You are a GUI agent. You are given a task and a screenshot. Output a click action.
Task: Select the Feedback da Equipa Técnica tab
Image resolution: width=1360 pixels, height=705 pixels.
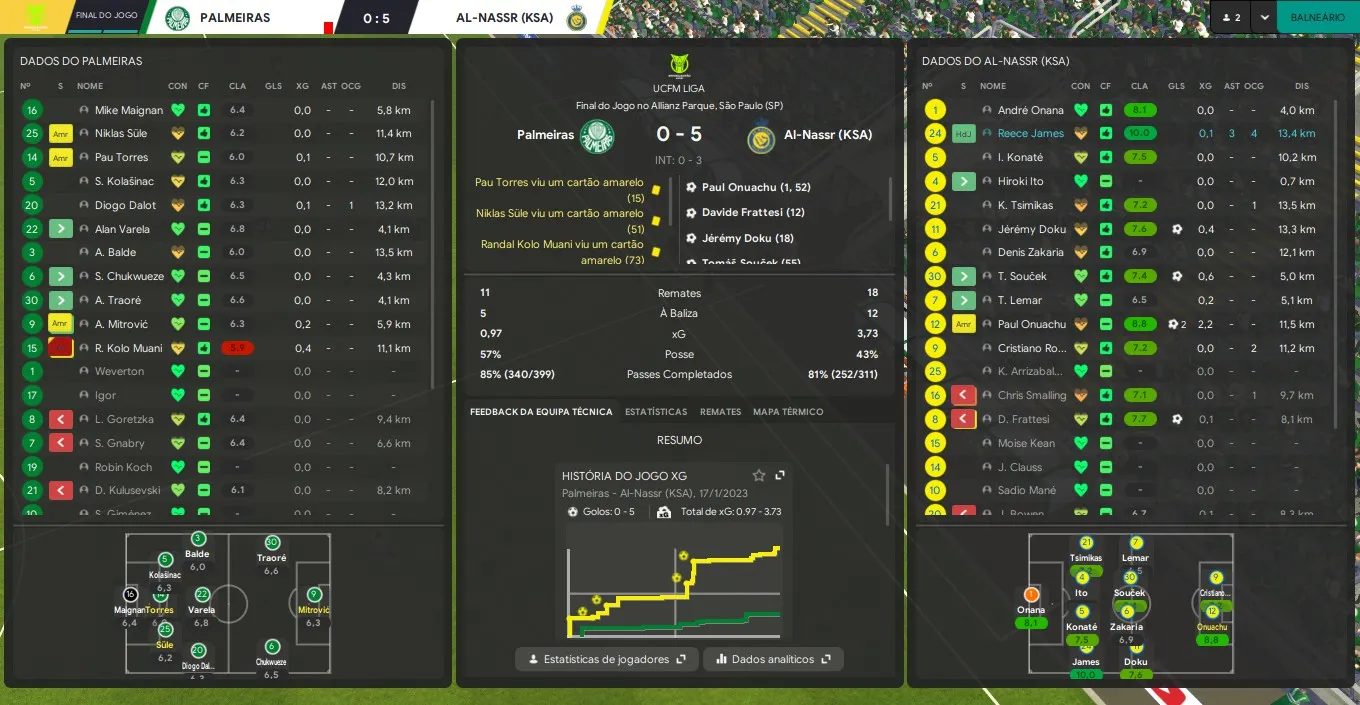(x=541, y=412)
